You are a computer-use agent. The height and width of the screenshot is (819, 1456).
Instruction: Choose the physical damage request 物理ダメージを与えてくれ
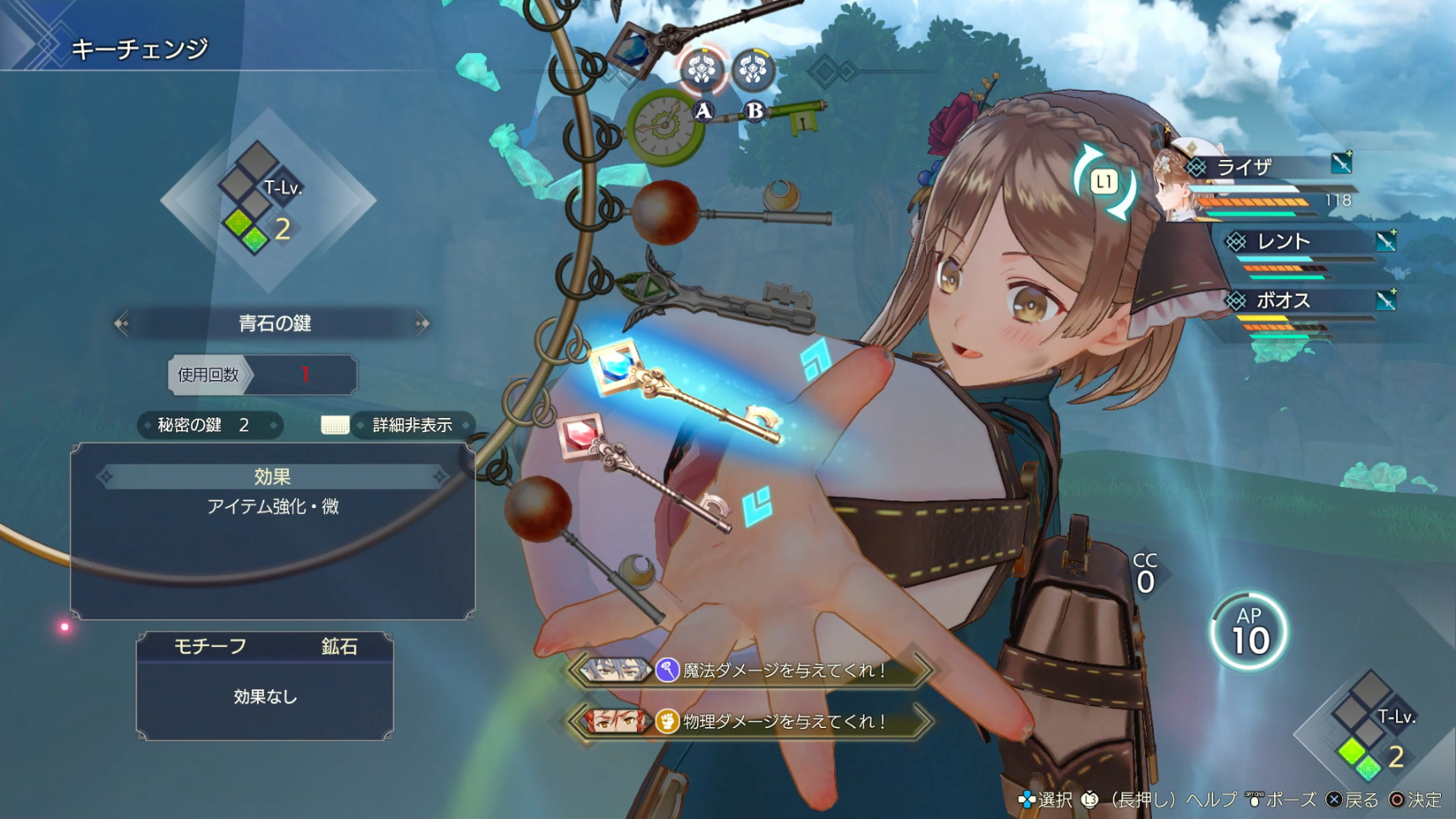coord(750,721)
